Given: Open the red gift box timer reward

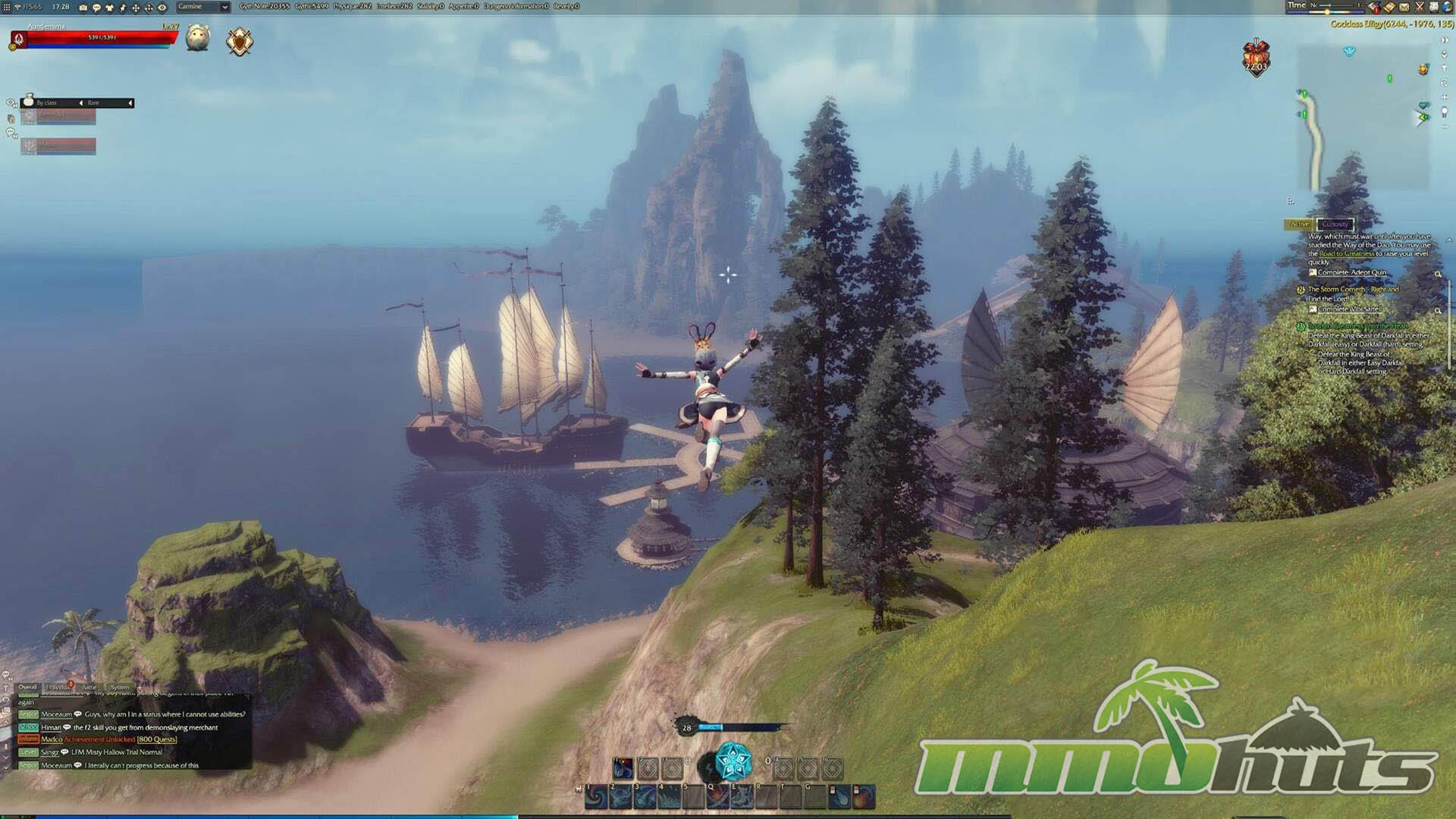Looking at the screenshot, I should (x=1256, y=57).
